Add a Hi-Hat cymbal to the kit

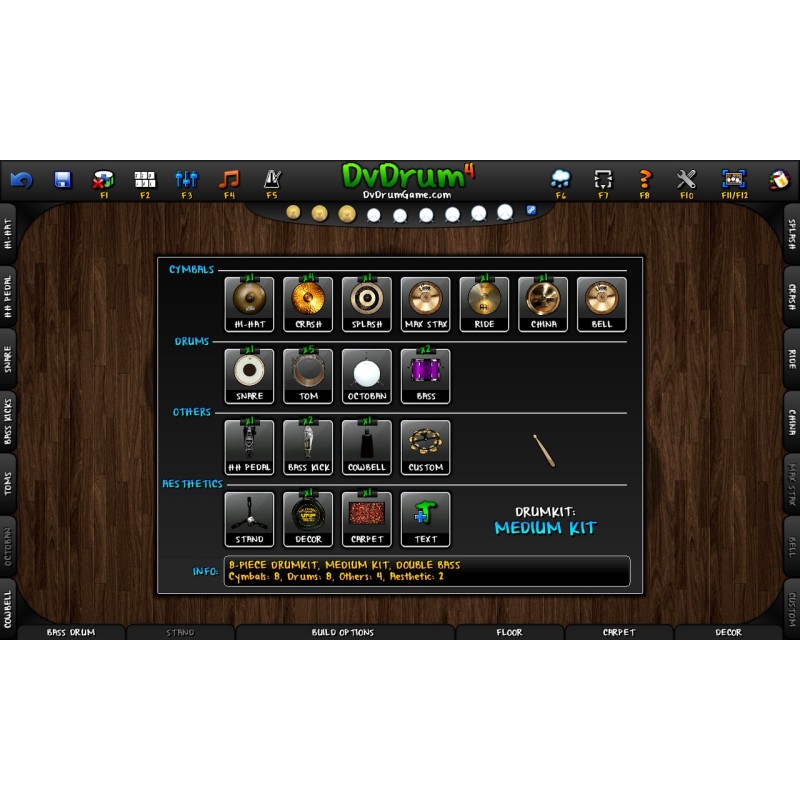click(249, 303)
